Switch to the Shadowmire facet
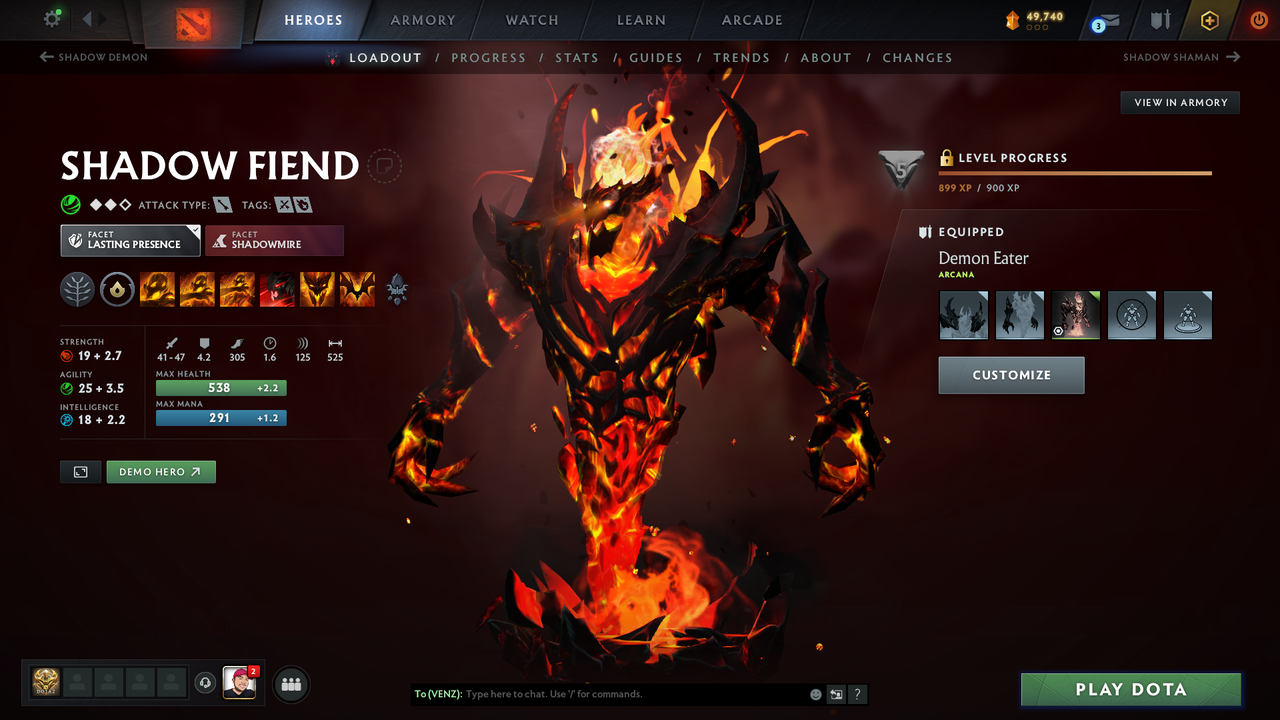 pyautogui.click(x=274, y=240)
